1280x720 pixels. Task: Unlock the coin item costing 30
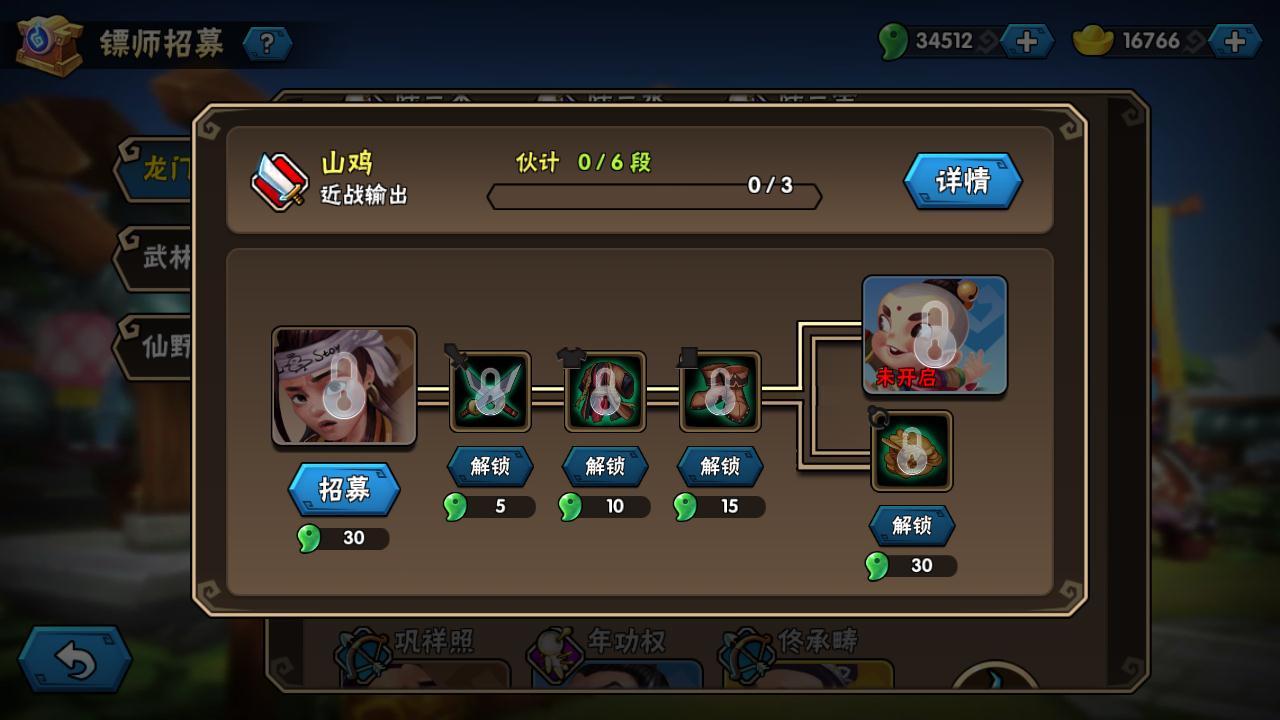[x=911, y=525]
